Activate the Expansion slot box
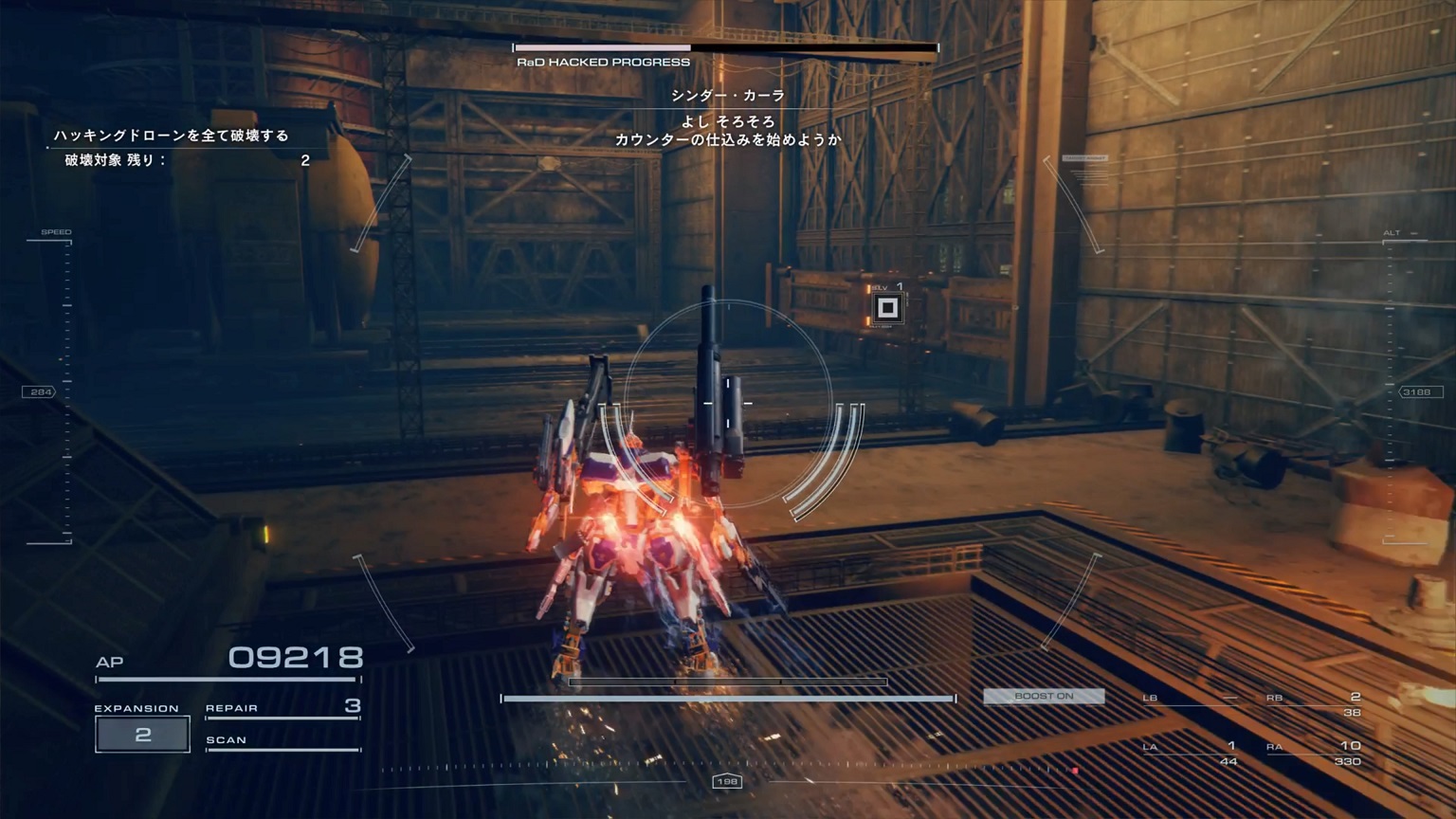The image size is (1456, 819). (x=142, y=735)
